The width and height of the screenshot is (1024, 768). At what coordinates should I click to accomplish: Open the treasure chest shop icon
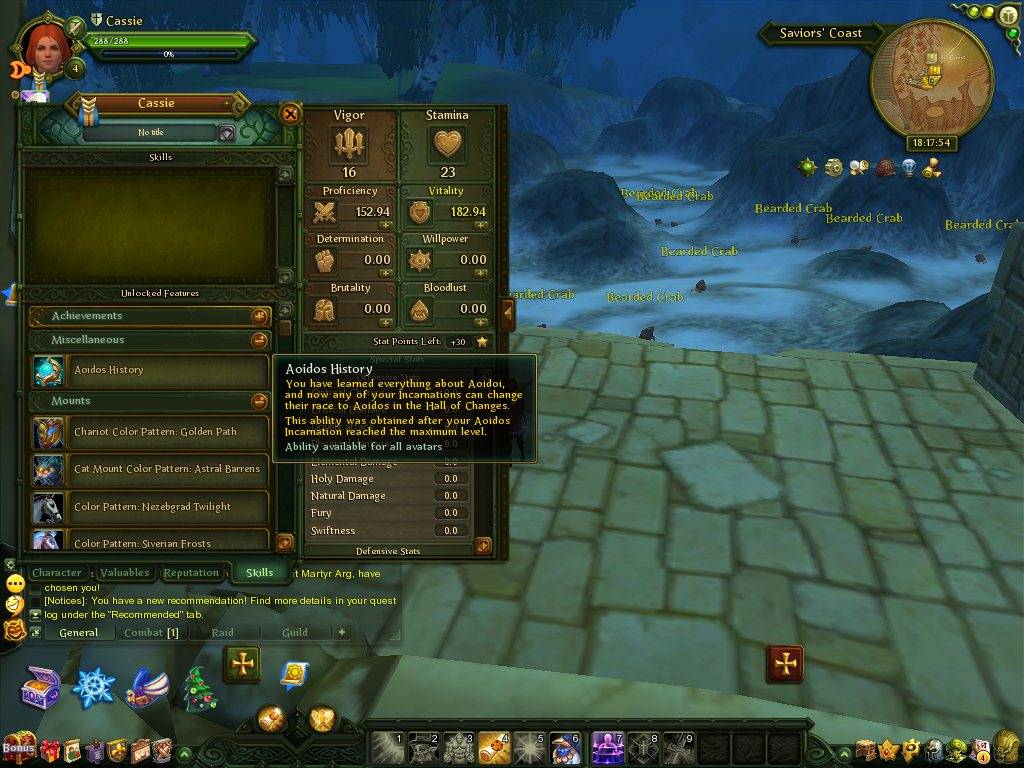click(41, 687)
